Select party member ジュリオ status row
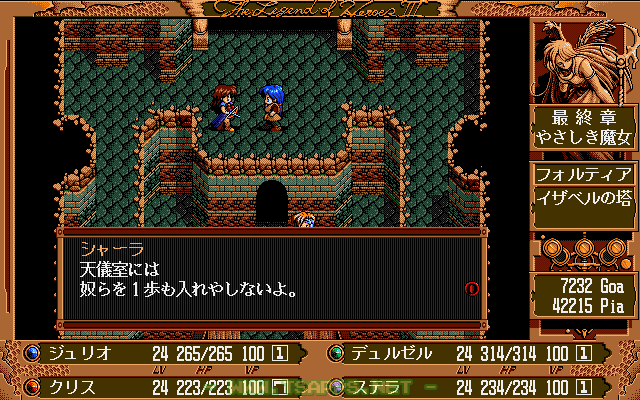 click(160, 353)
